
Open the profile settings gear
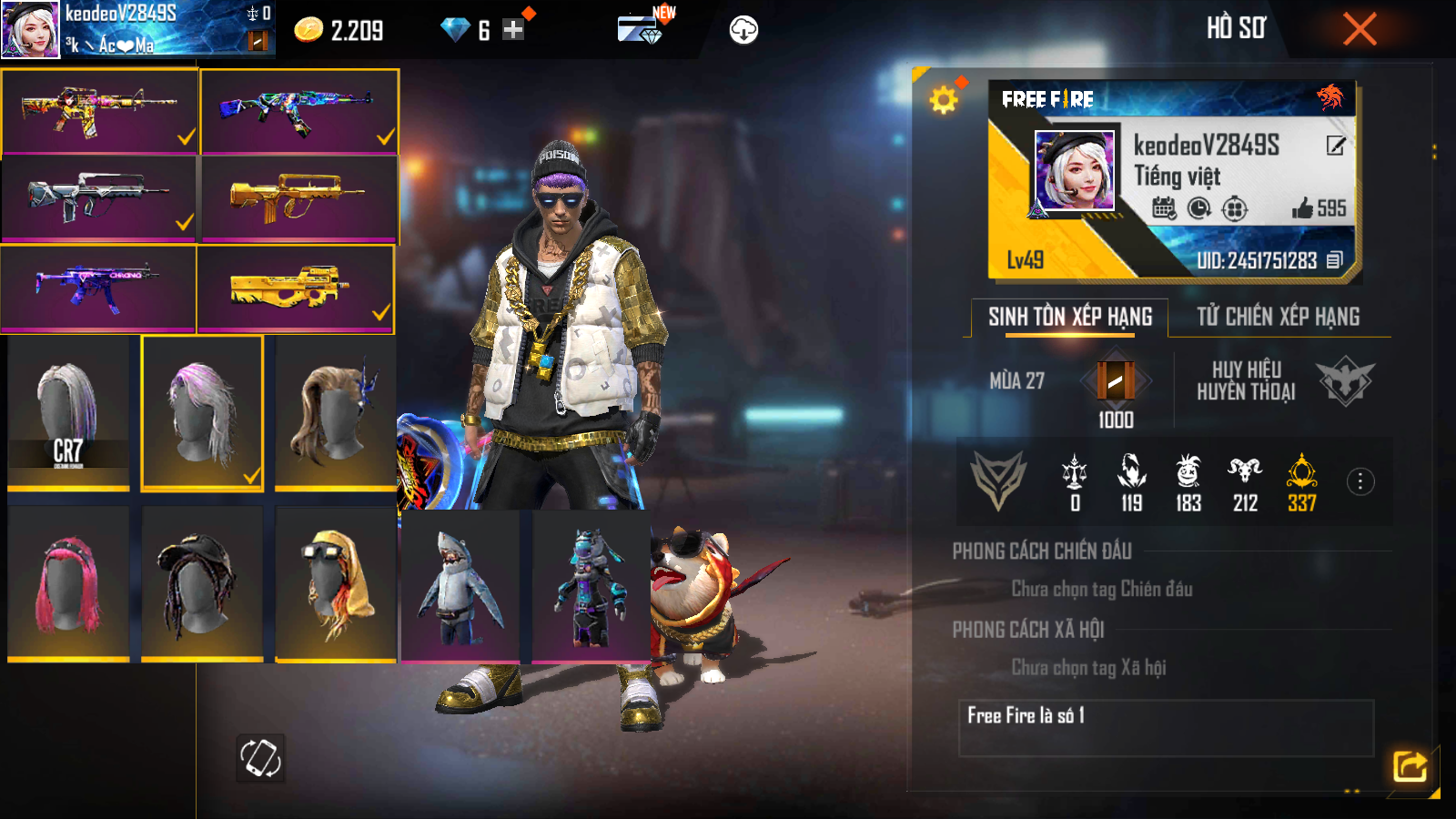944,99
